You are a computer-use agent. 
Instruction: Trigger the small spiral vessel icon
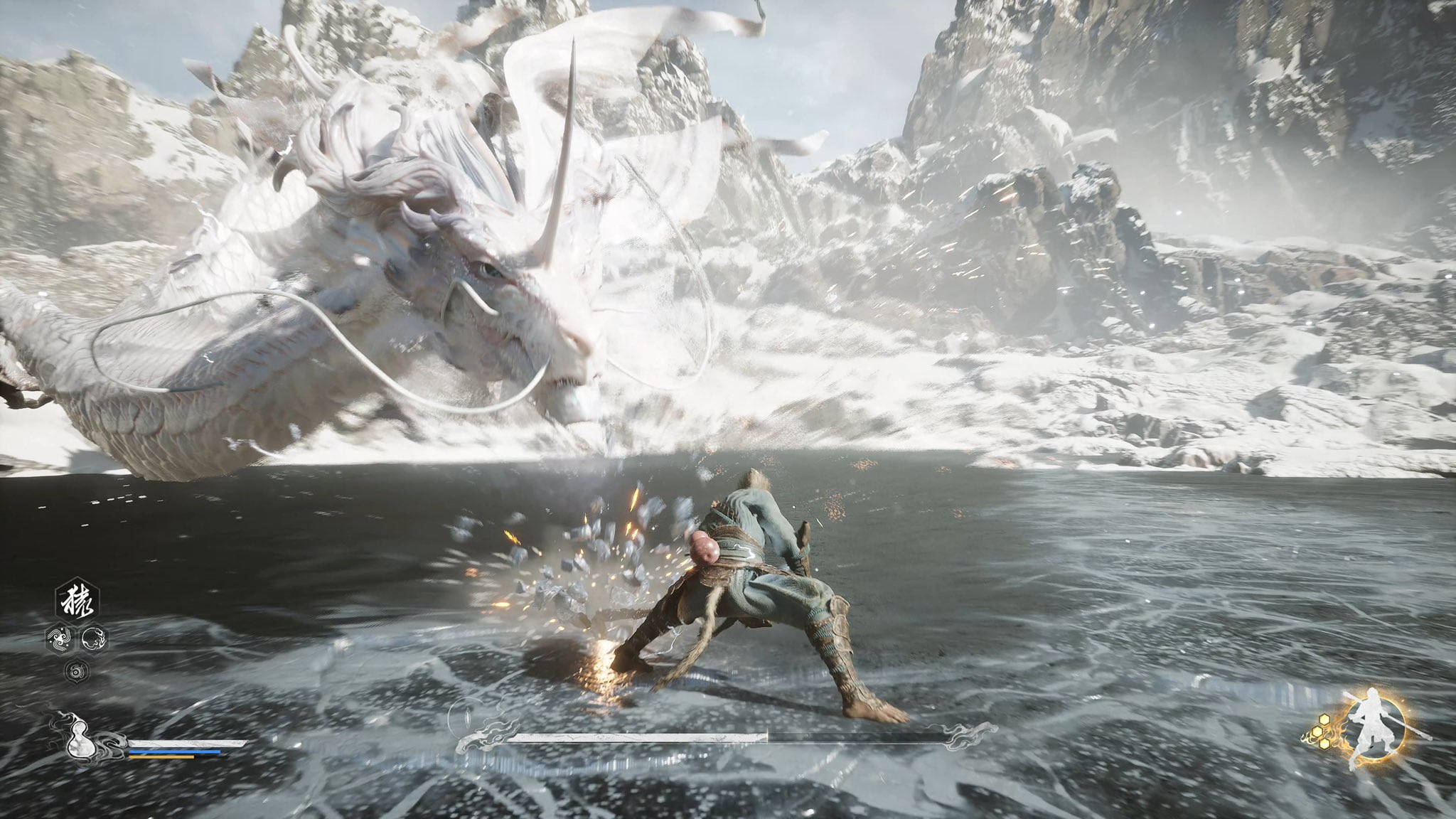tap(76, 670)
